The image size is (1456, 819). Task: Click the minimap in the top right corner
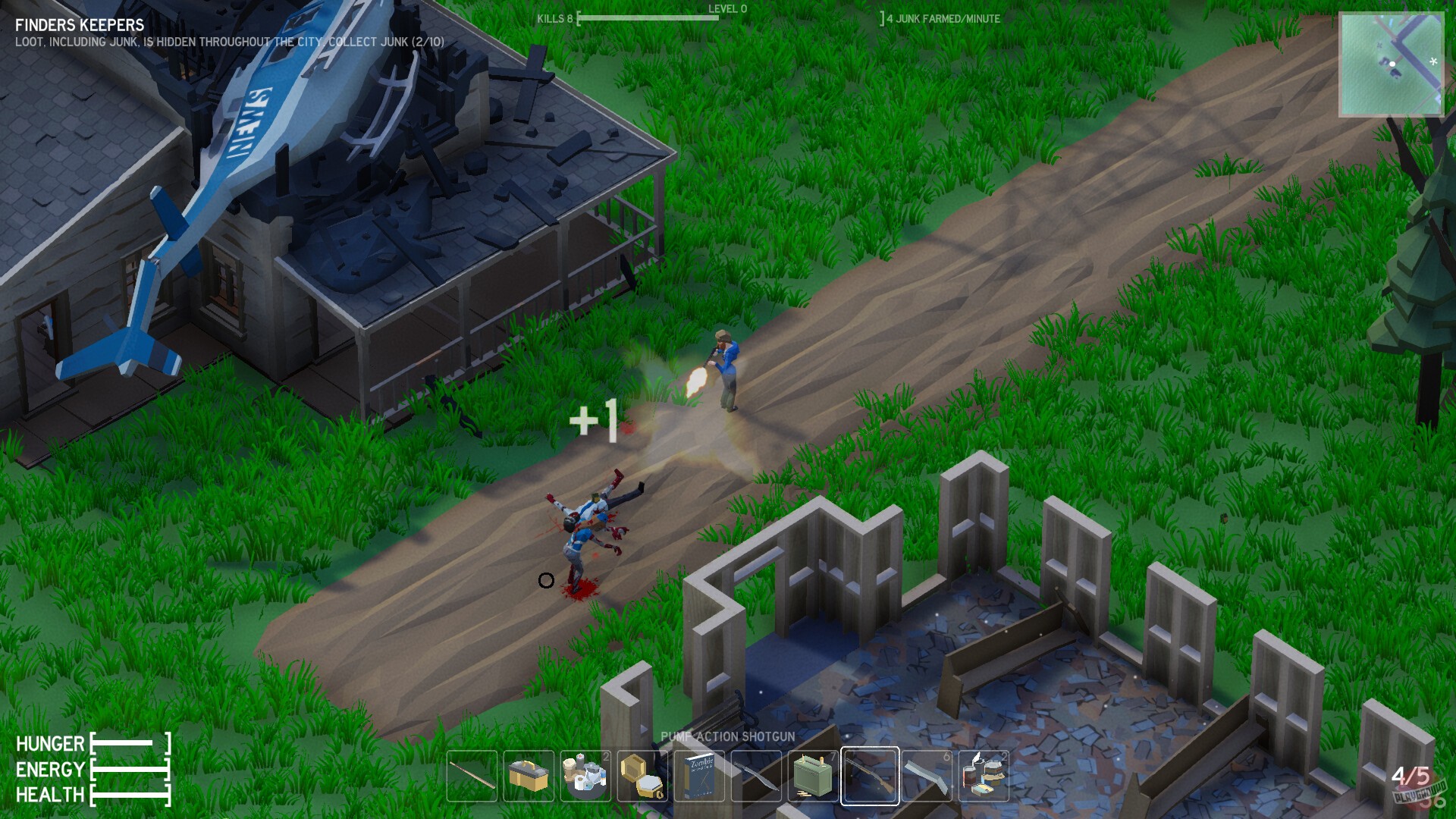(x=1392, y=64)
